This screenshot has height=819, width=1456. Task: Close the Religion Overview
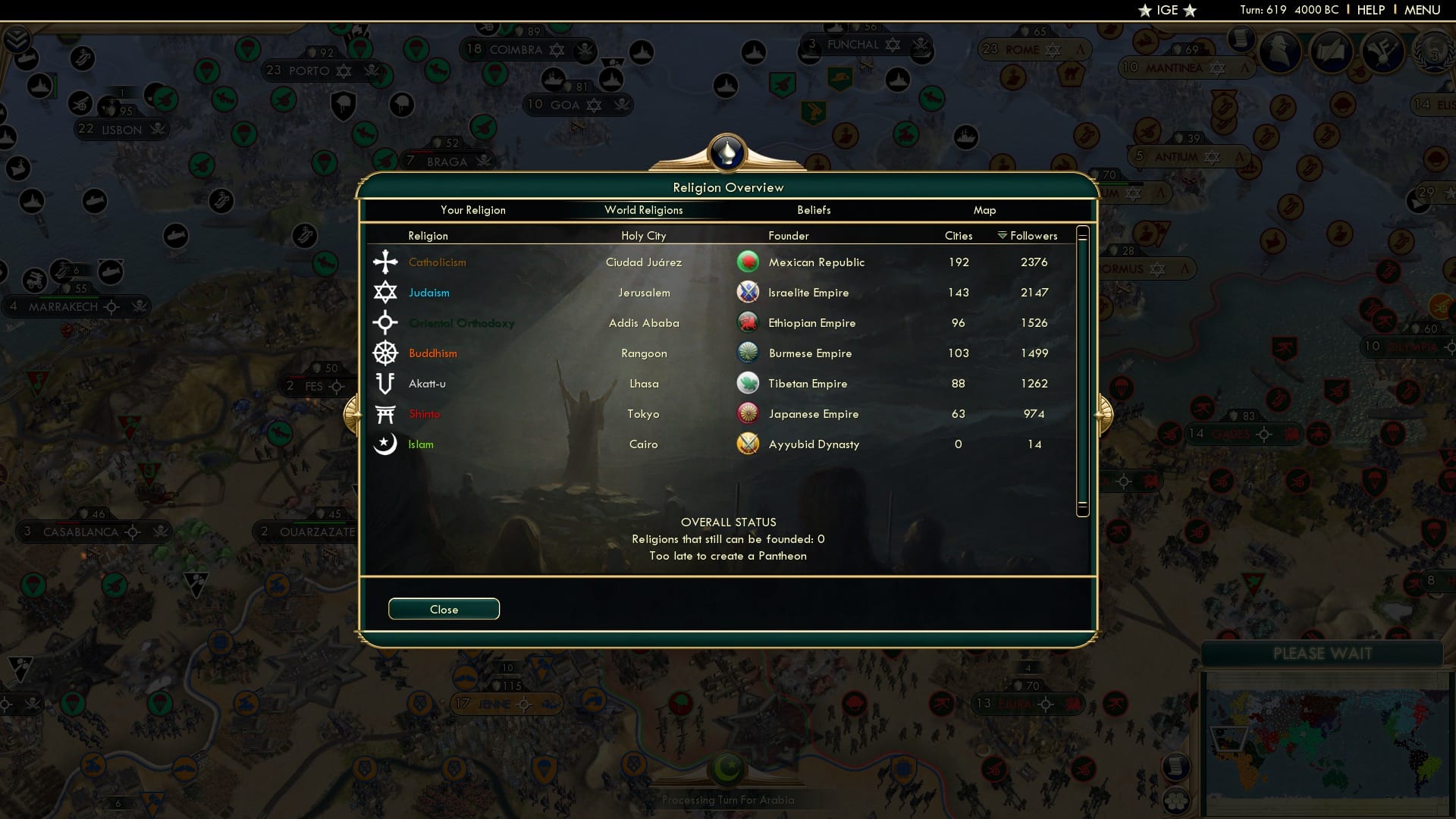[444, 609]
